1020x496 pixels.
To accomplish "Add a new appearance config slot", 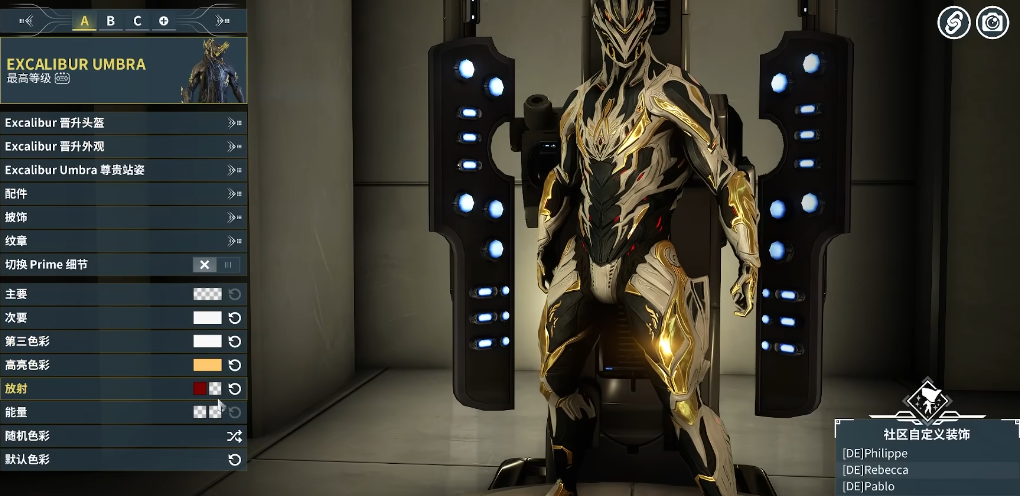I will point(163,21).
